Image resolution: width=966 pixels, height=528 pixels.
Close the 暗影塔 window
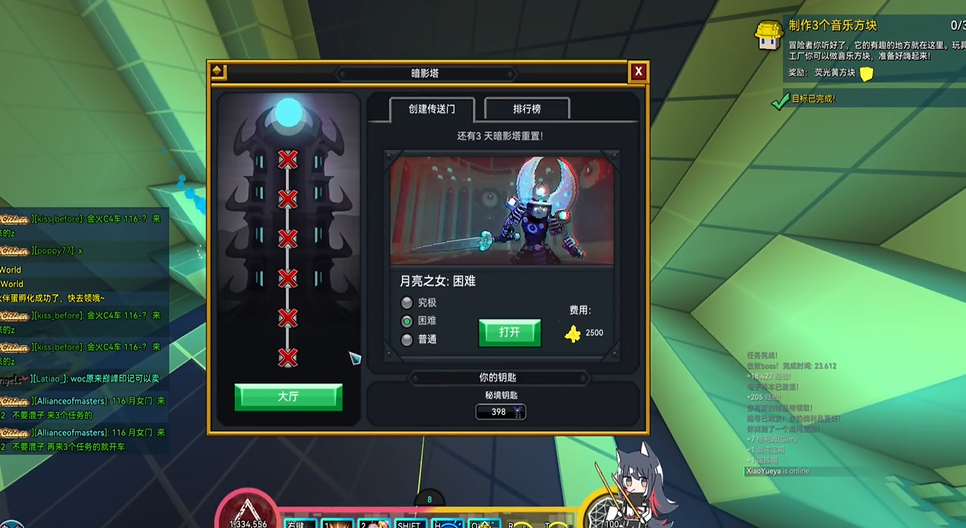[x=638, y=72]
